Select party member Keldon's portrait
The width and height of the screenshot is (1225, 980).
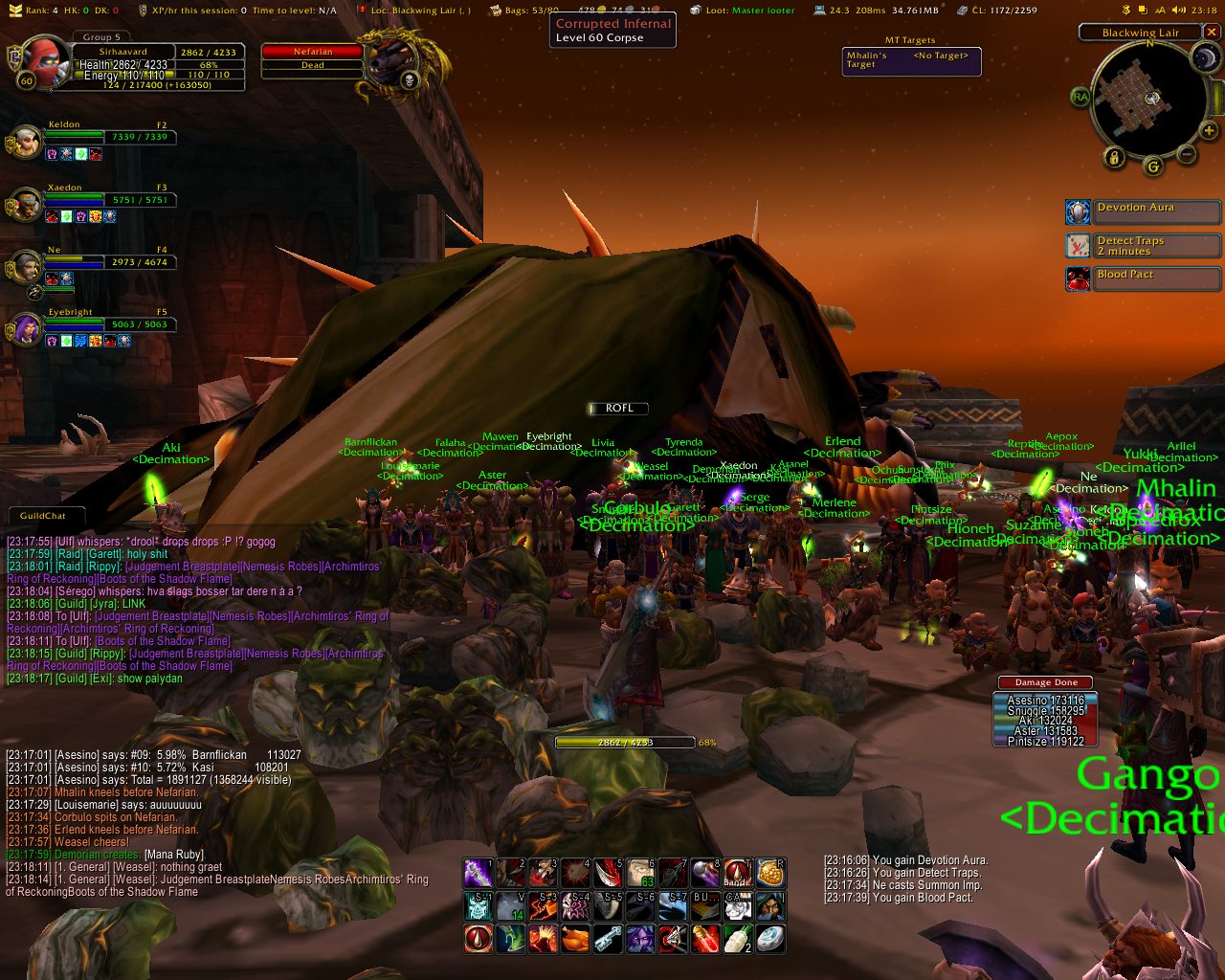click(x=26, y=144)
